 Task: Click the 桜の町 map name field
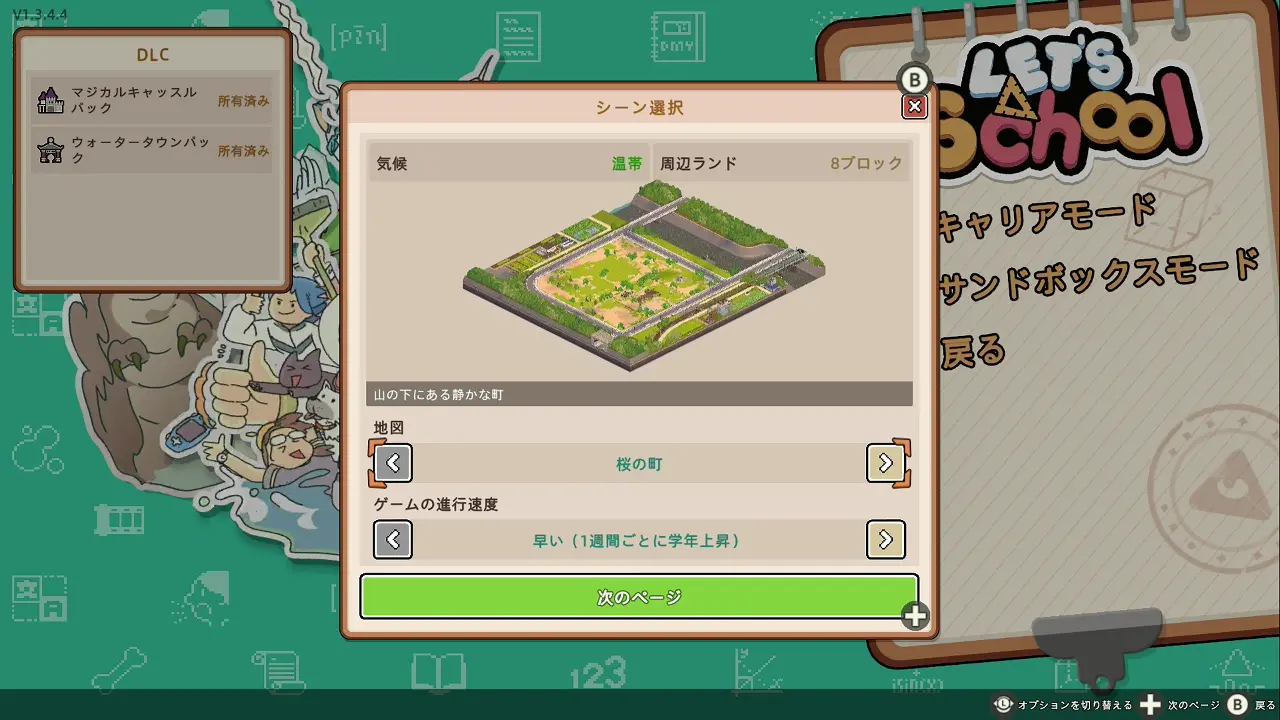coord(638,463)
